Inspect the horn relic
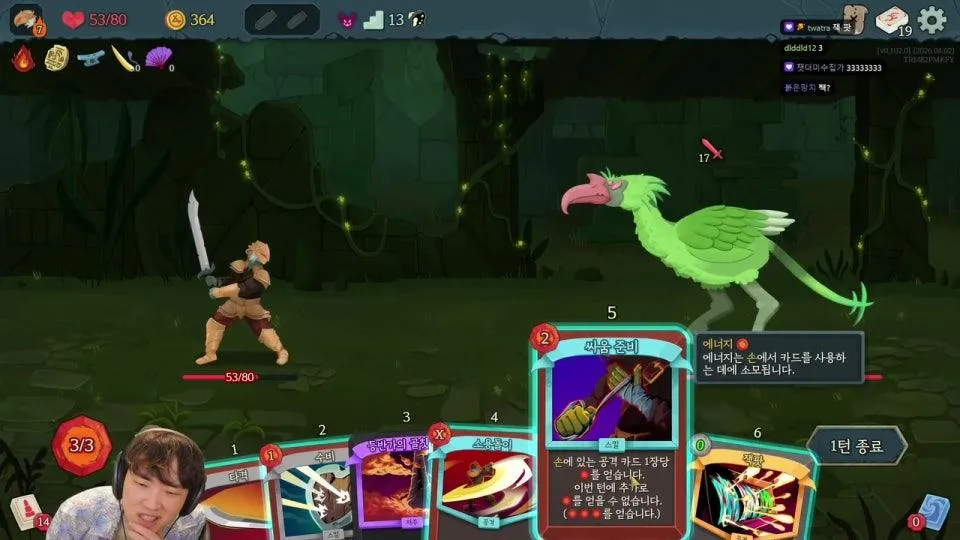The height and width of the screenshot is (540, 960). (124, 58)
